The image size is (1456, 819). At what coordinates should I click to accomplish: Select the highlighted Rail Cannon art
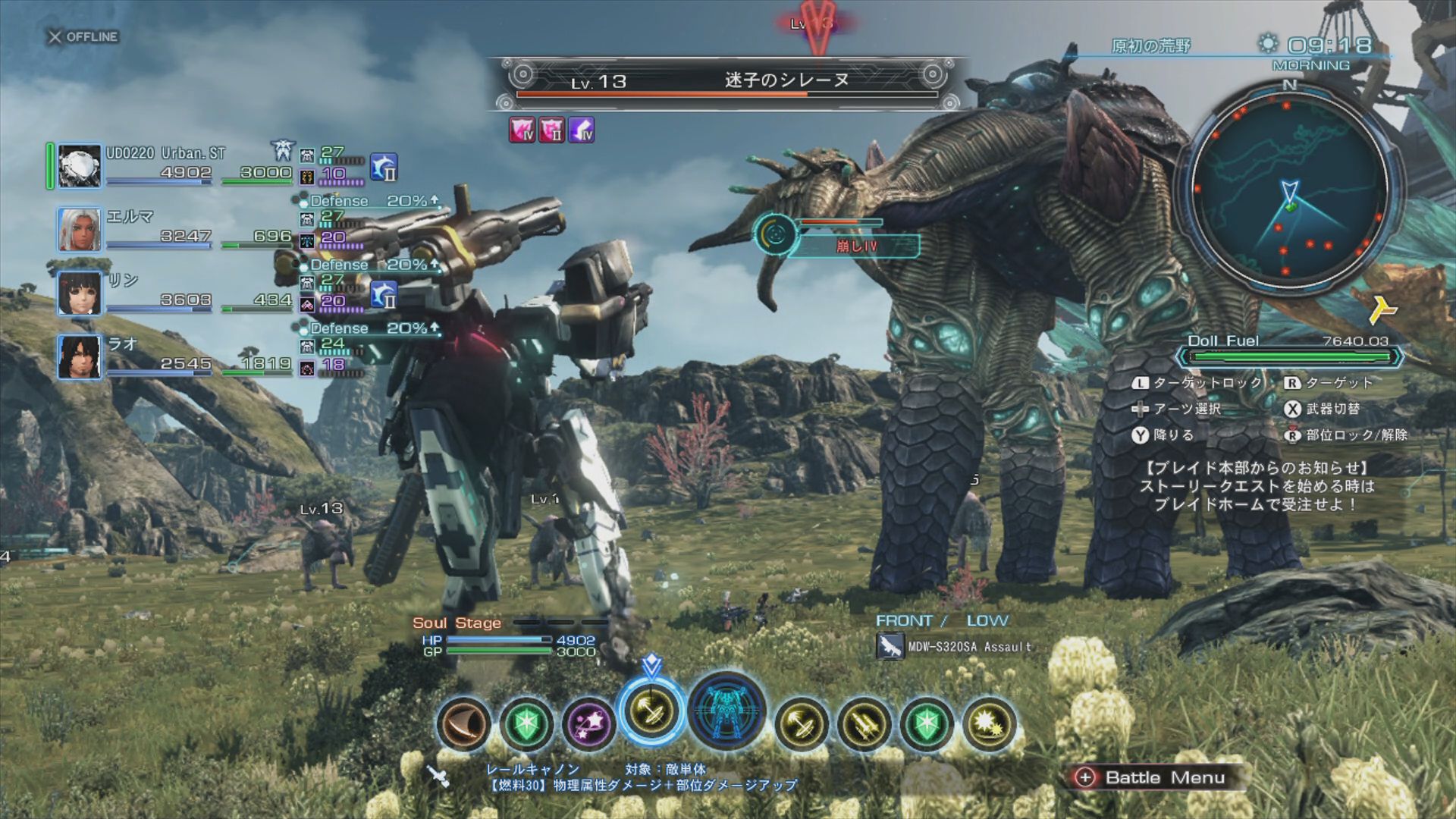(651, 712)
